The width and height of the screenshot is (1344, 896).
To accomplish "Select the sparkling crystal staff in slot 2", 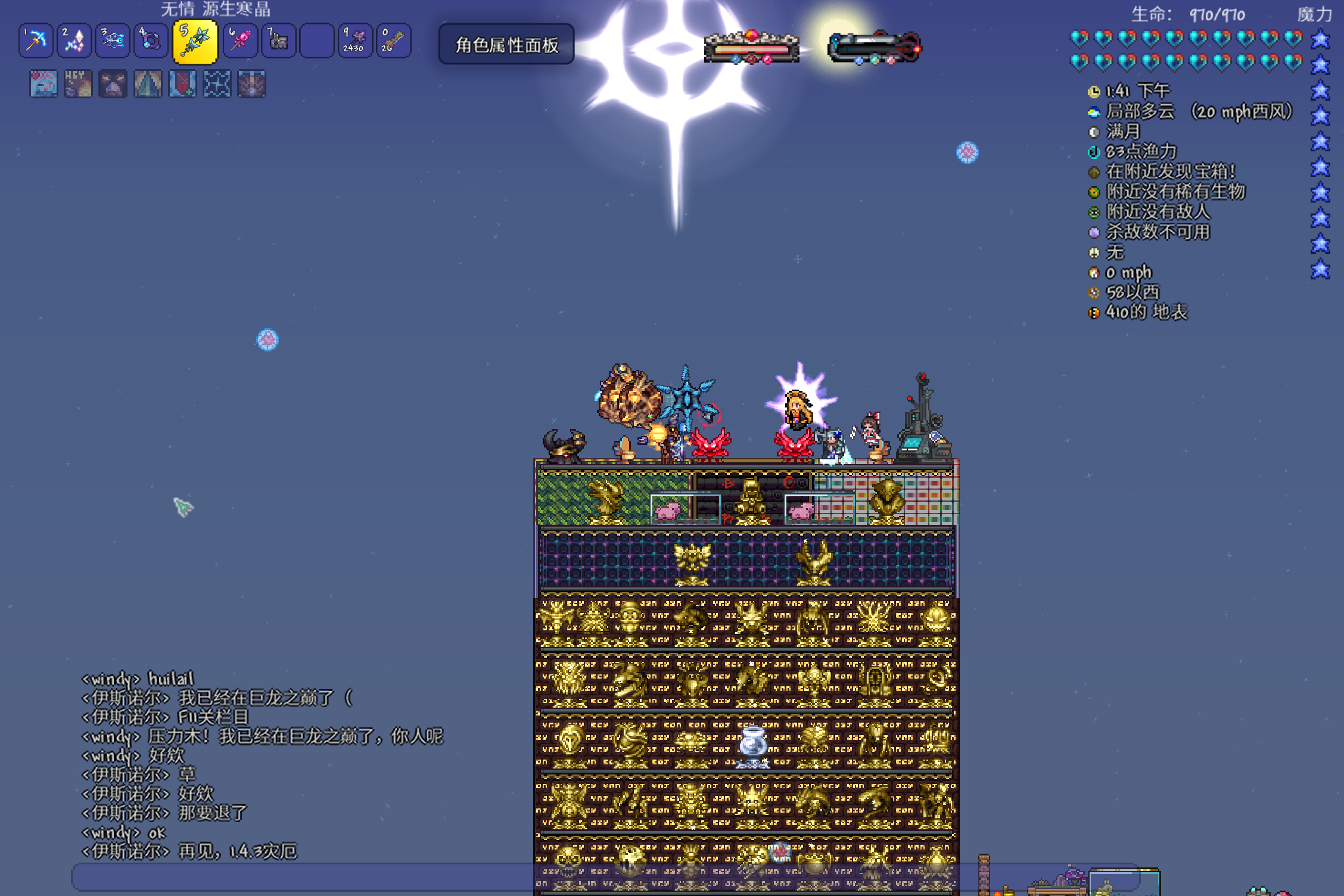I will click(x=74, y=41).
